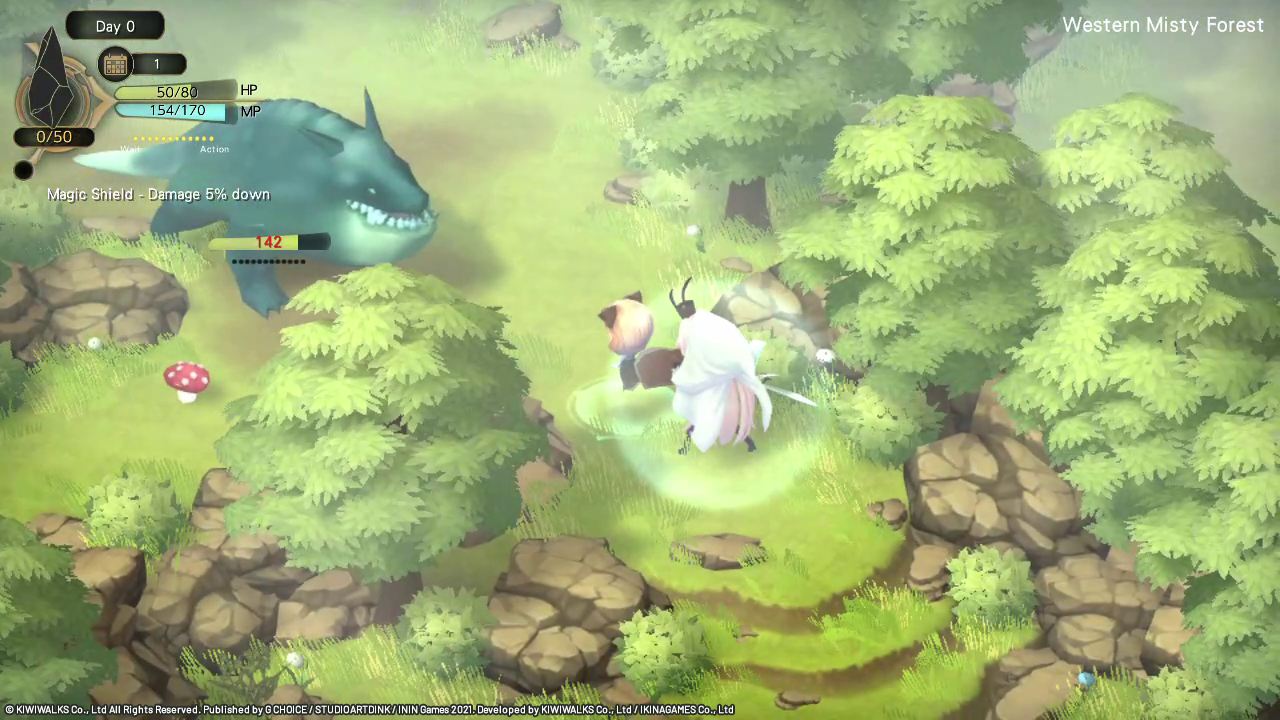This screenshot has width=1280, height=720.
Task: Click the calendar icon
Action: pos(115,65)
